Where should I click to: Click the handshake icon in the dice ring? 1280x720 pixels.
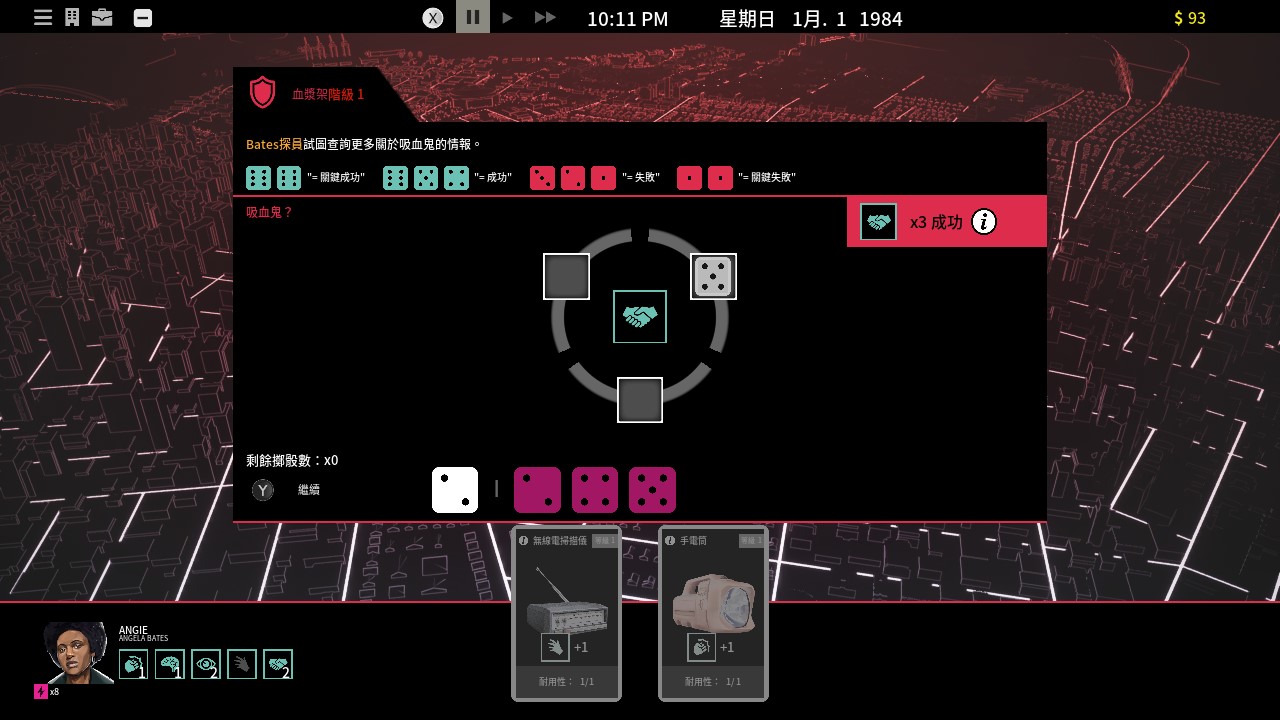pos(640,317)
